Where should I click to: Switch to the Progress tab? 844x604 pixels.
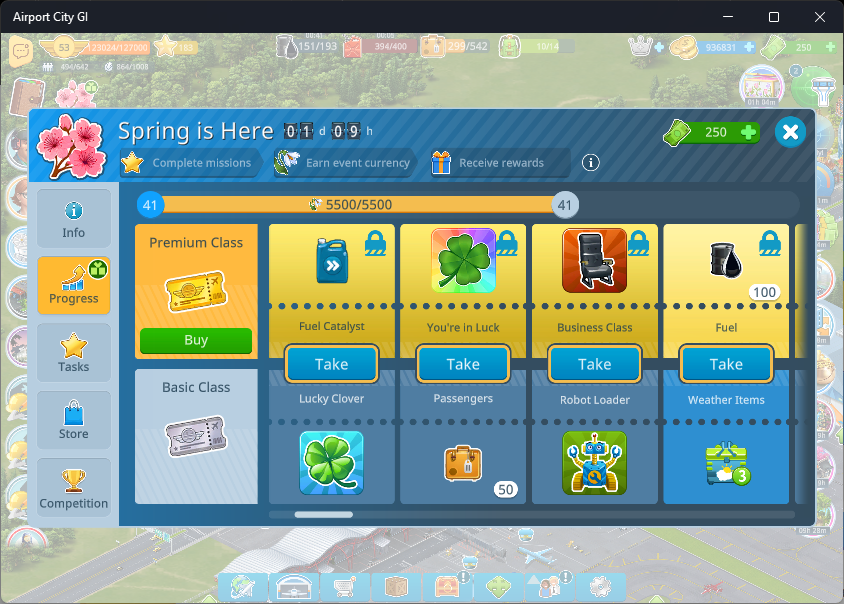click(x=74, y=285)
